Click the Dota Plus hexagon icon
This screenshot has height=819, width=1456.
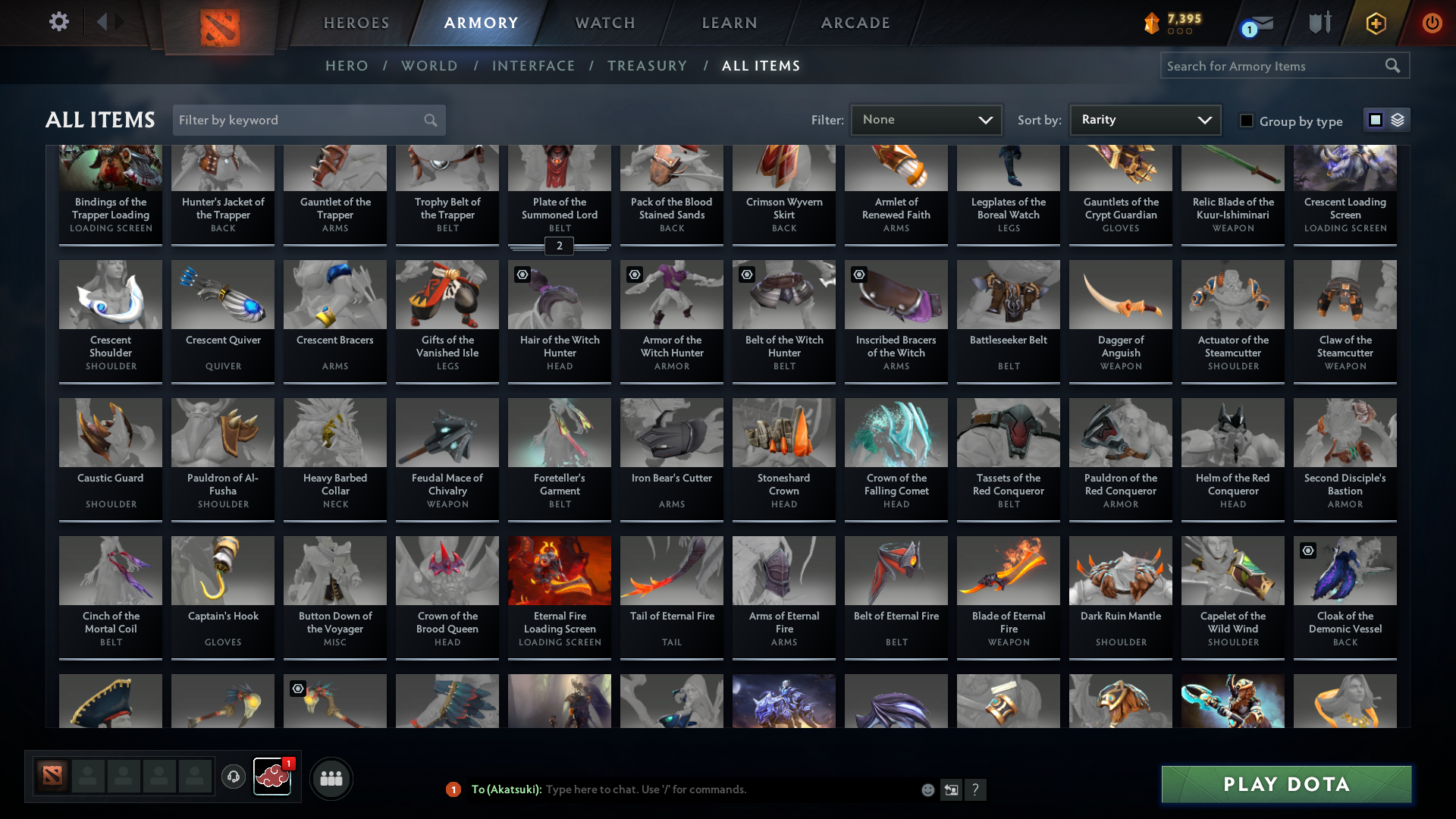[1375, 23]
